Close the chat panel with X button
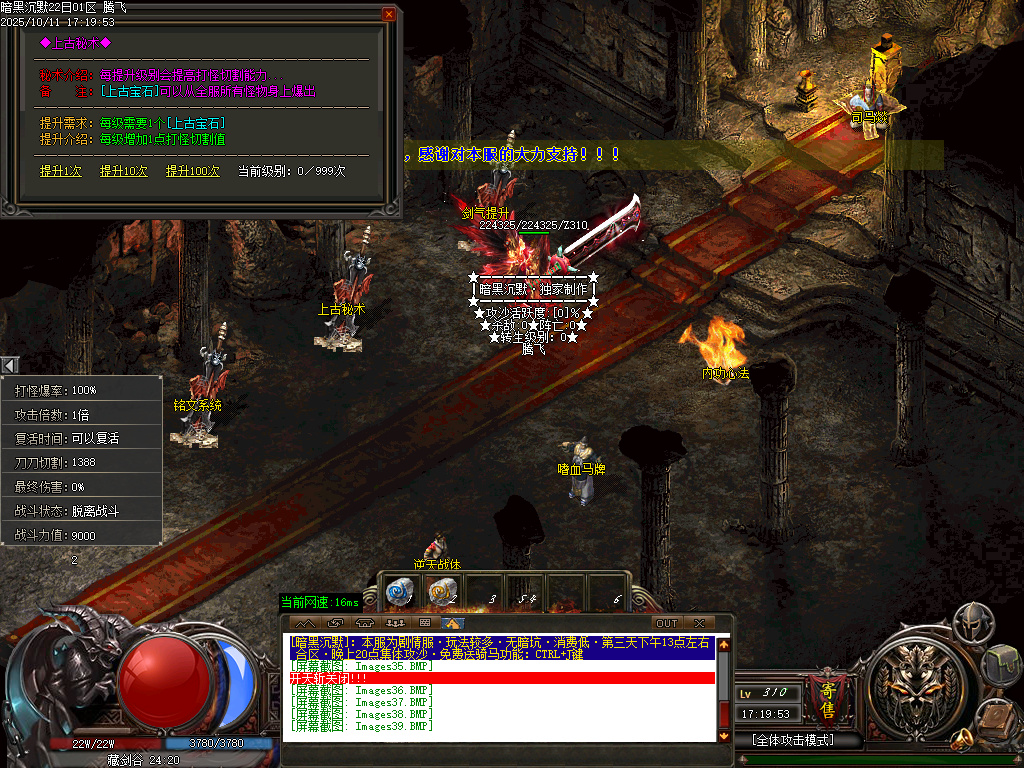The width and height of the screenshot is (1024, 768). pyautogui.click(x=699, y=623)
